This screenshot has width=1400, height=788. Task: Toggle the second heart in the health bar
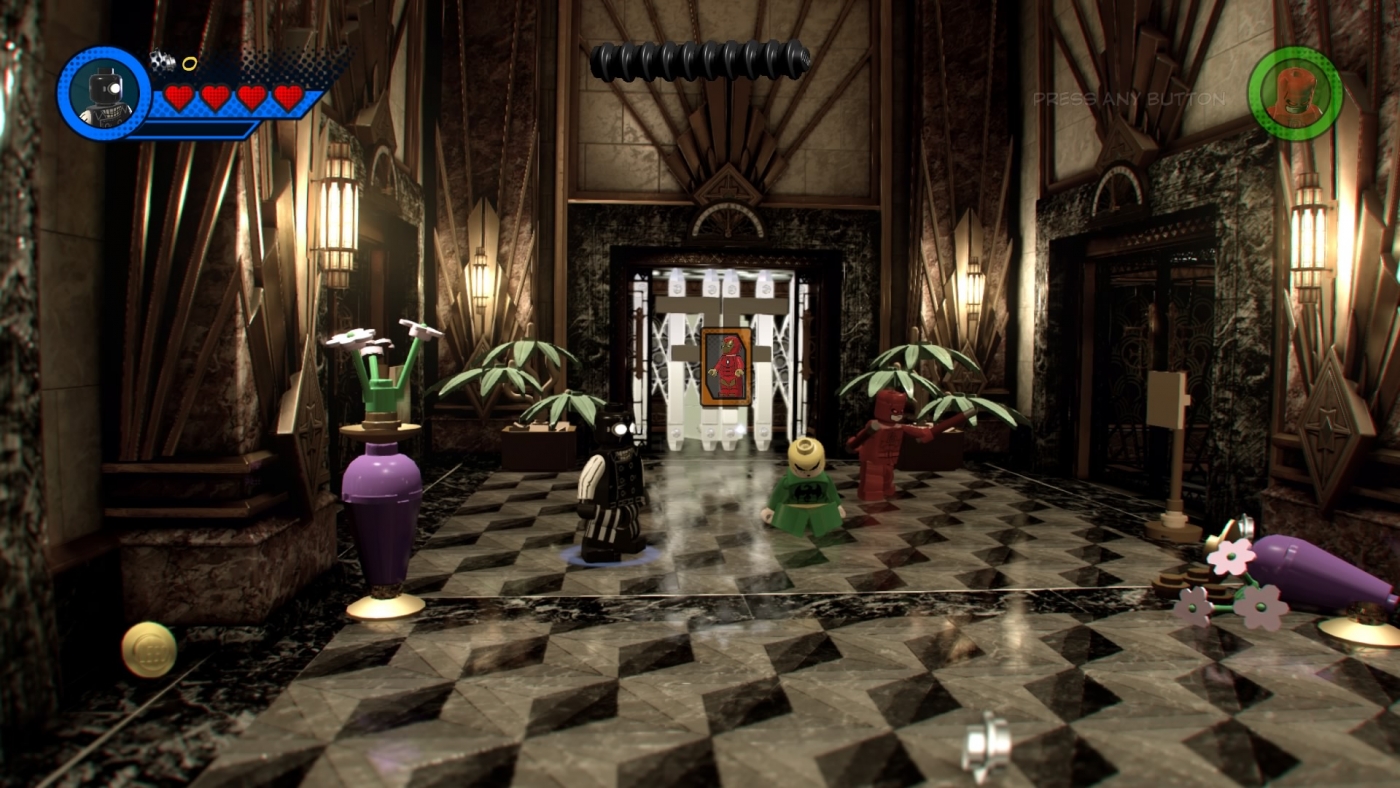(214, 97)
